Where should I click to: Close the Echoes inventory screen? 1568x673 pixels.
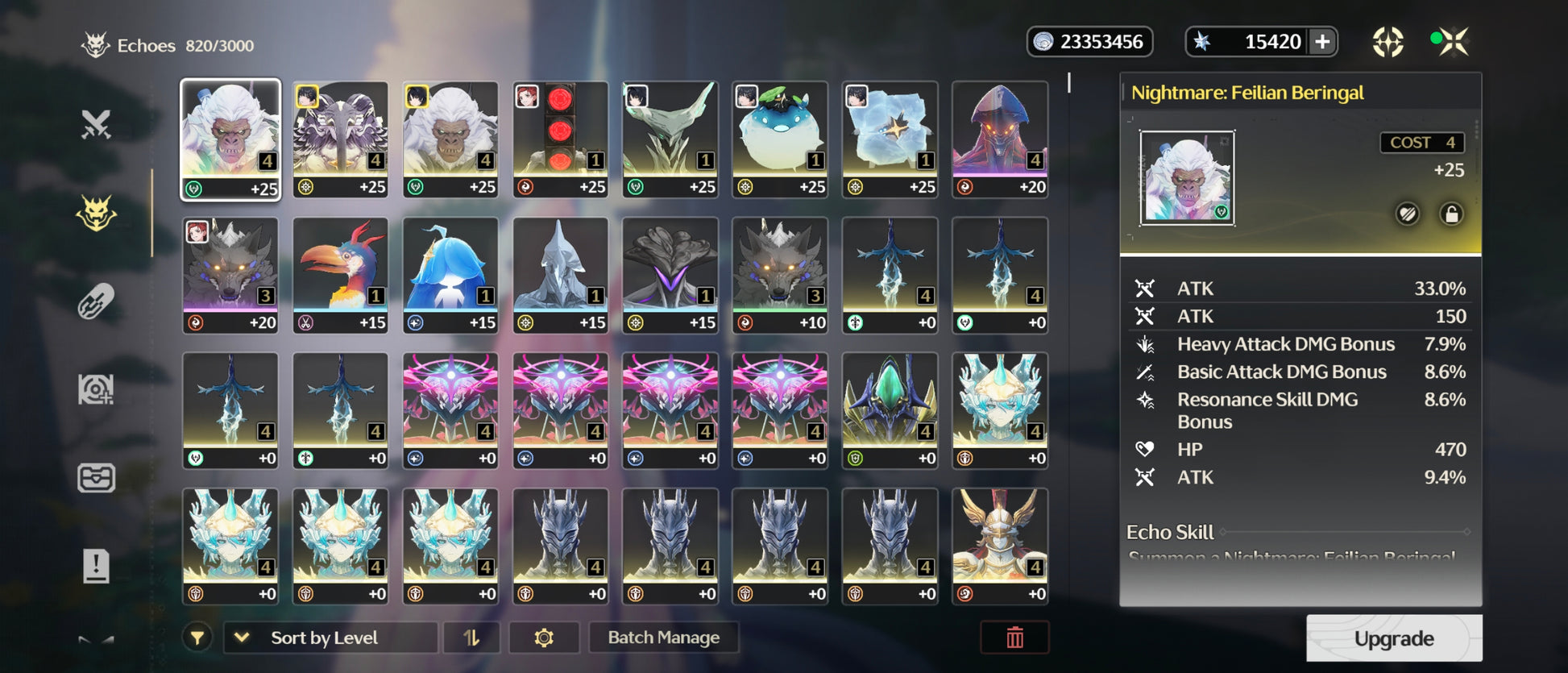(x=1454, y=41)
